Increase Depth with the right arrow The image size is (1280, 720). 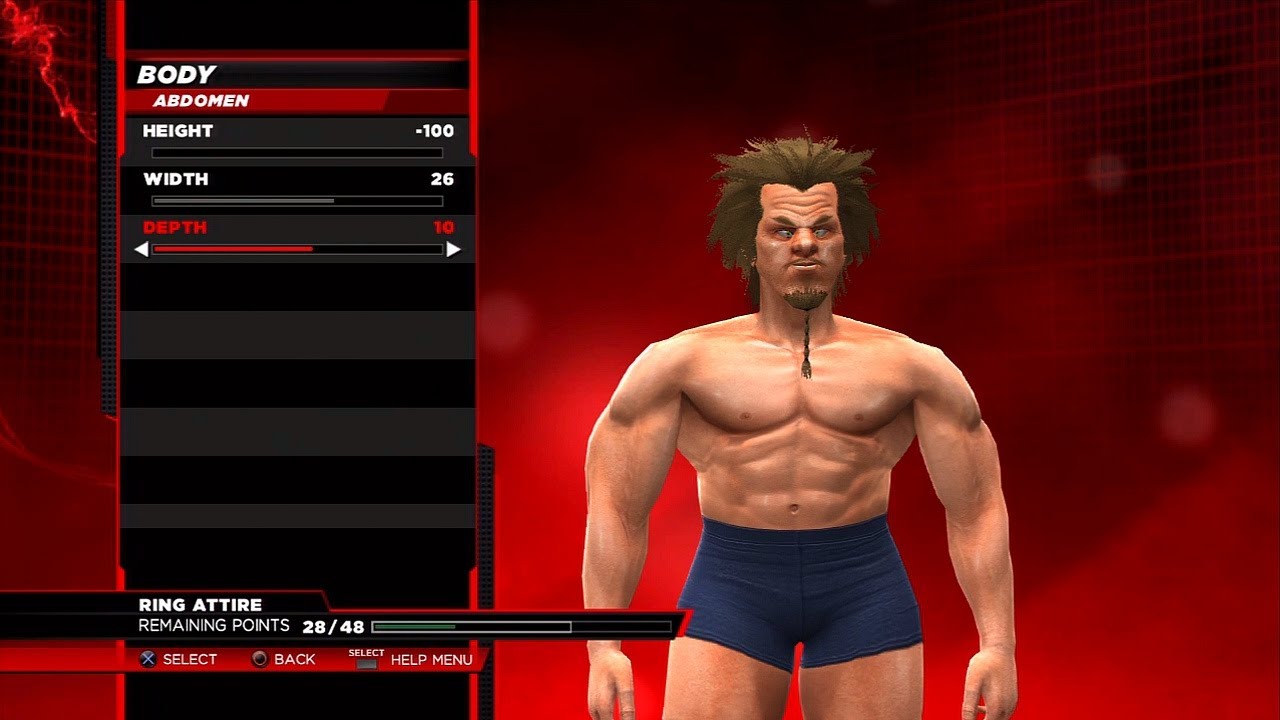454,249
